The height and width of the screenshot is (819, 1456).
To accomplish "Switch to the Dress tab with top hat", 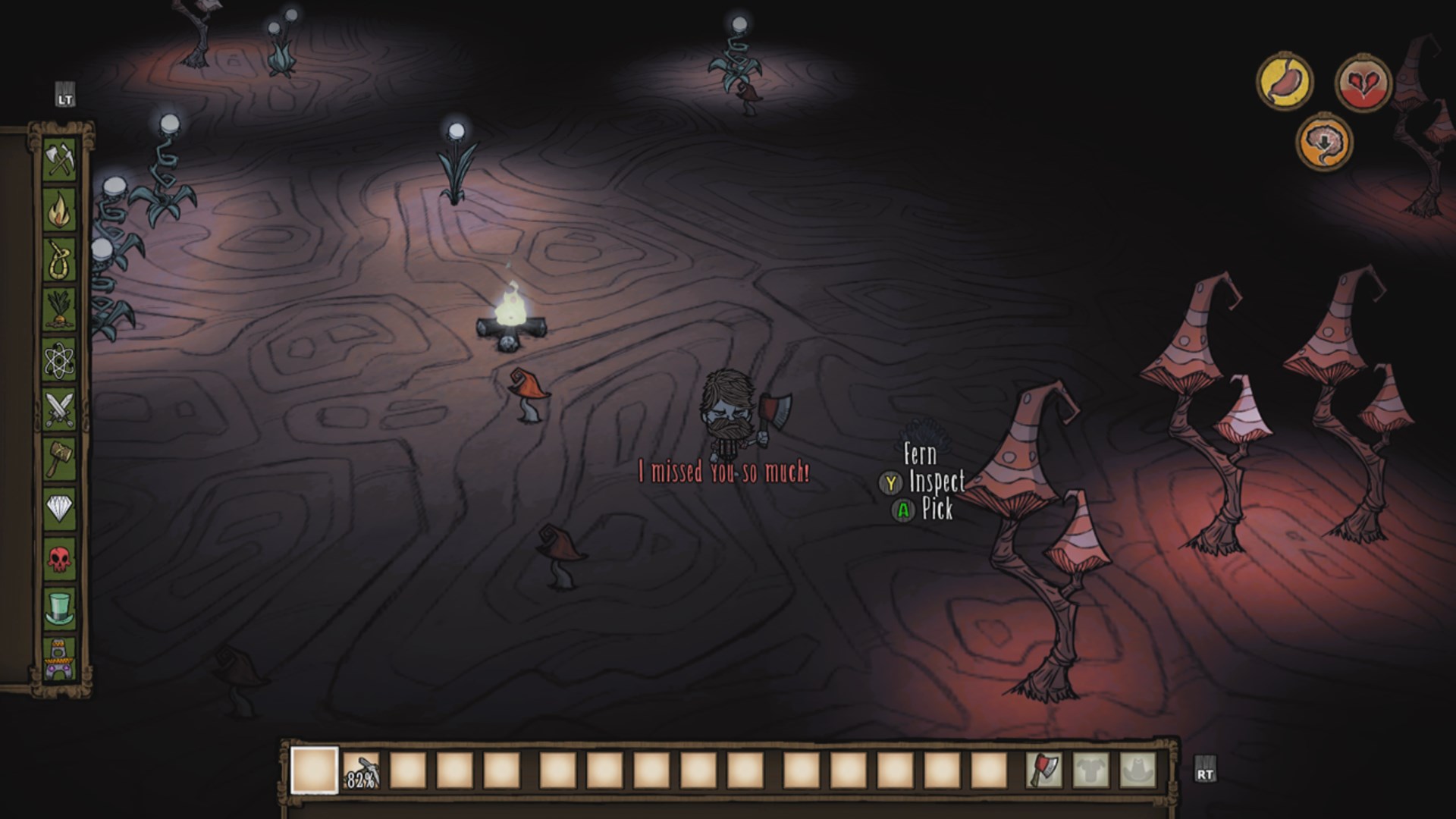I will coord(60,609).
